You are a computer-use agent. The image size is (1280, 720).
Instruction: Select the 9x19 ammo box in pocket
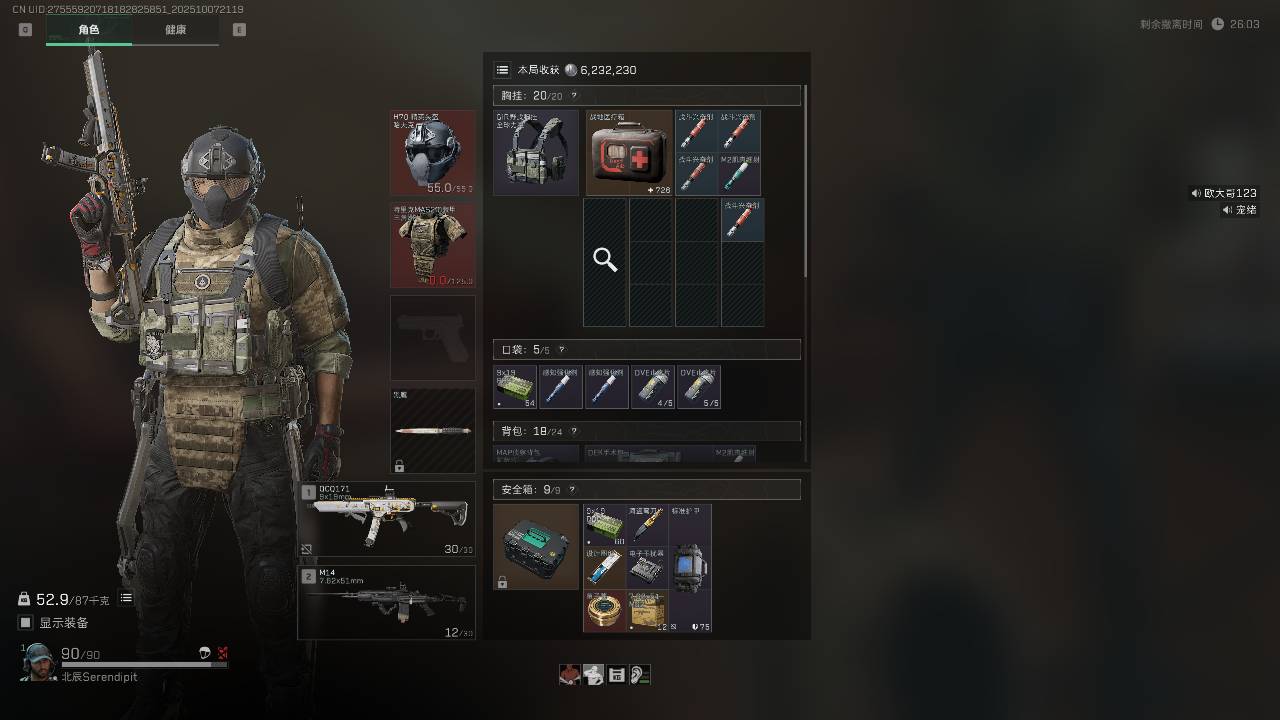[x=515, y=387]
